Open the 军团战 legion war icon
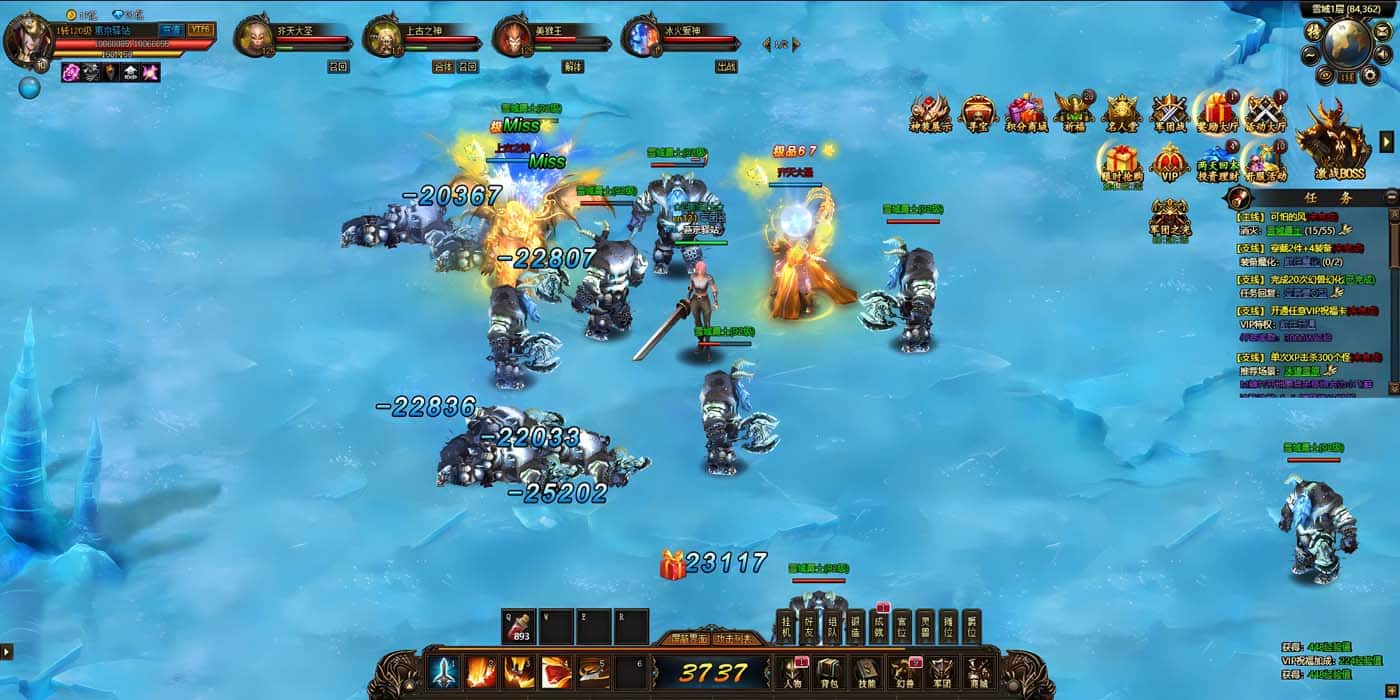 [1168, 113]
